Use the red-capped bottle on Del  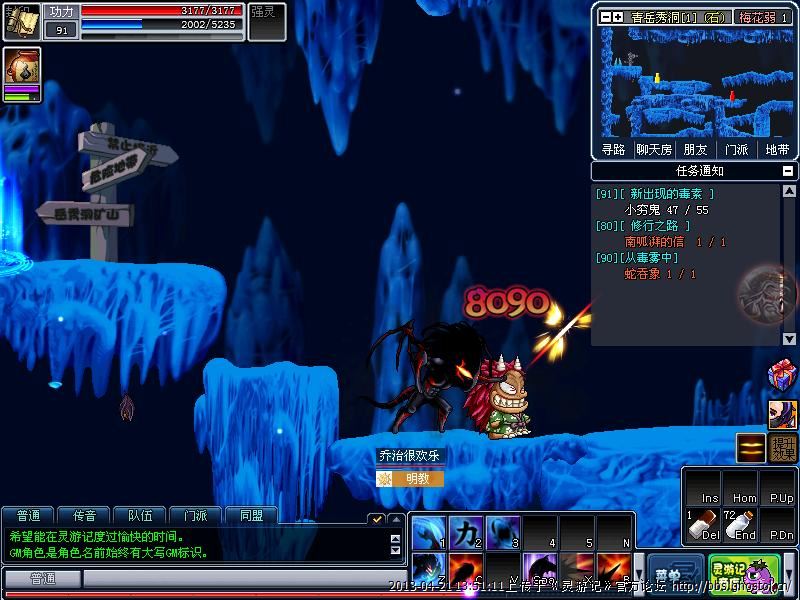(x=703, y=525)
